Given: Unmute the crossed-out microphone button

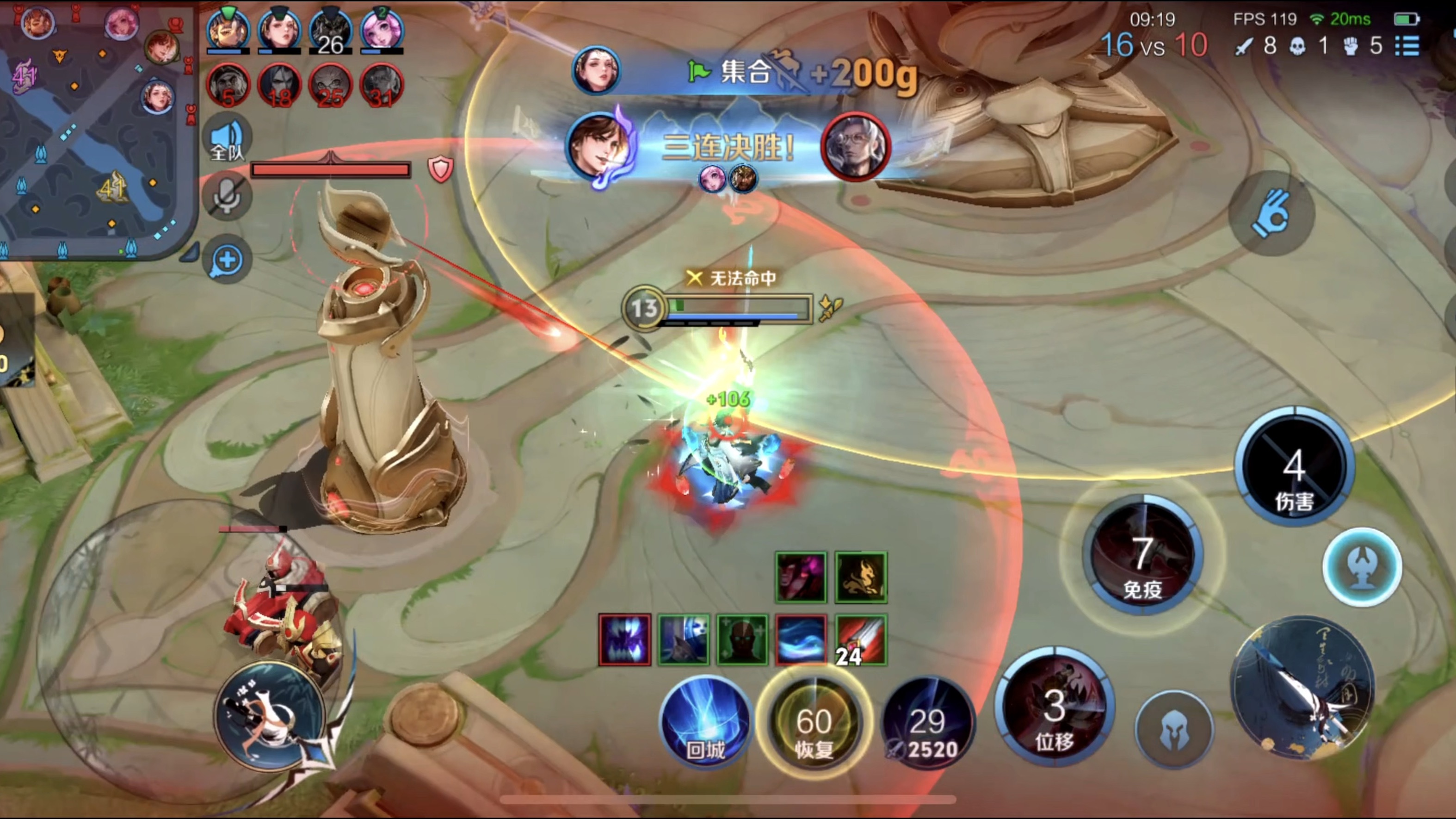Looking at the screenshot, I should (227, 196).
